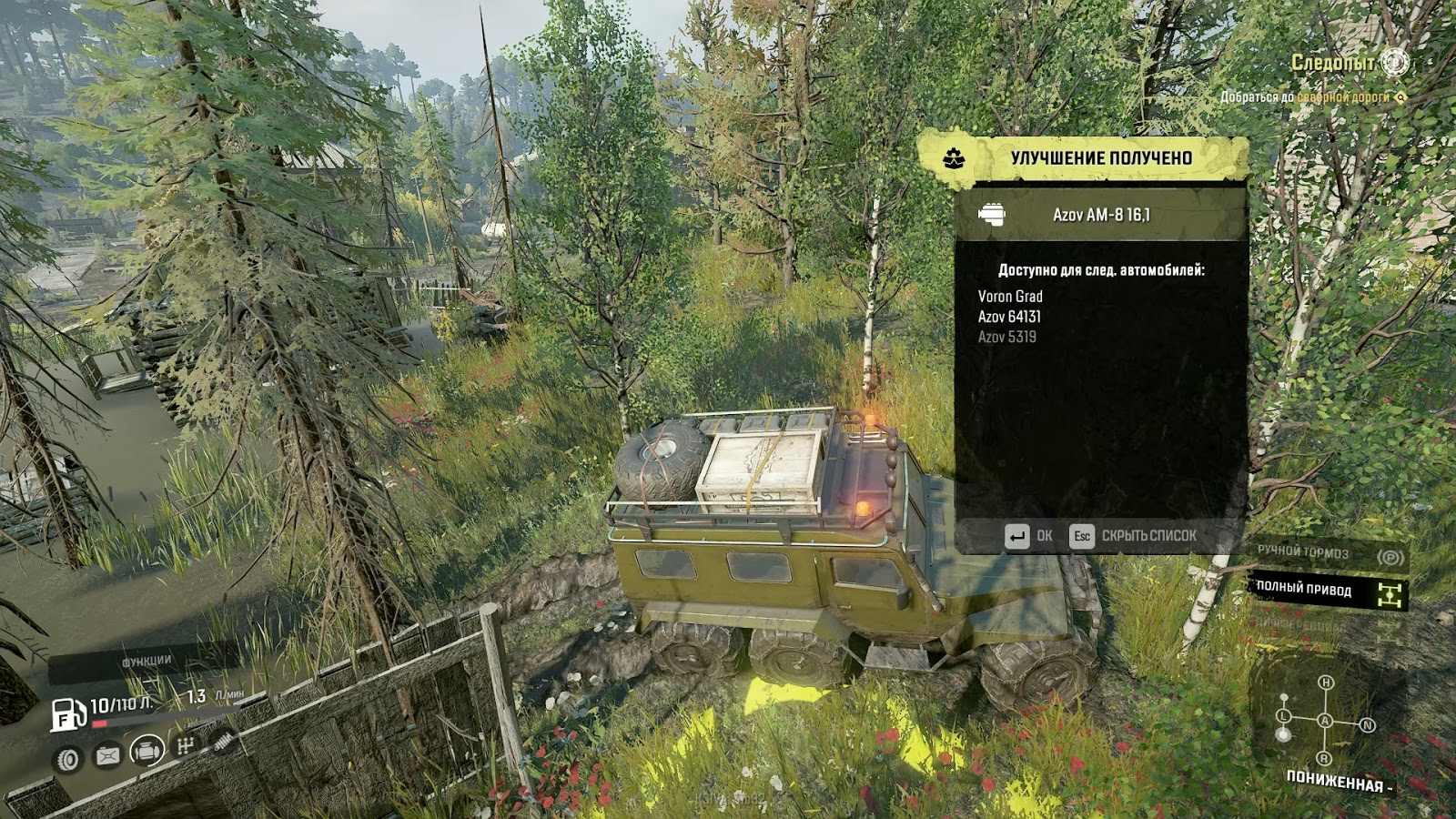
Task: Click the fuel pump gauge icon
Action: pos(67,715)
